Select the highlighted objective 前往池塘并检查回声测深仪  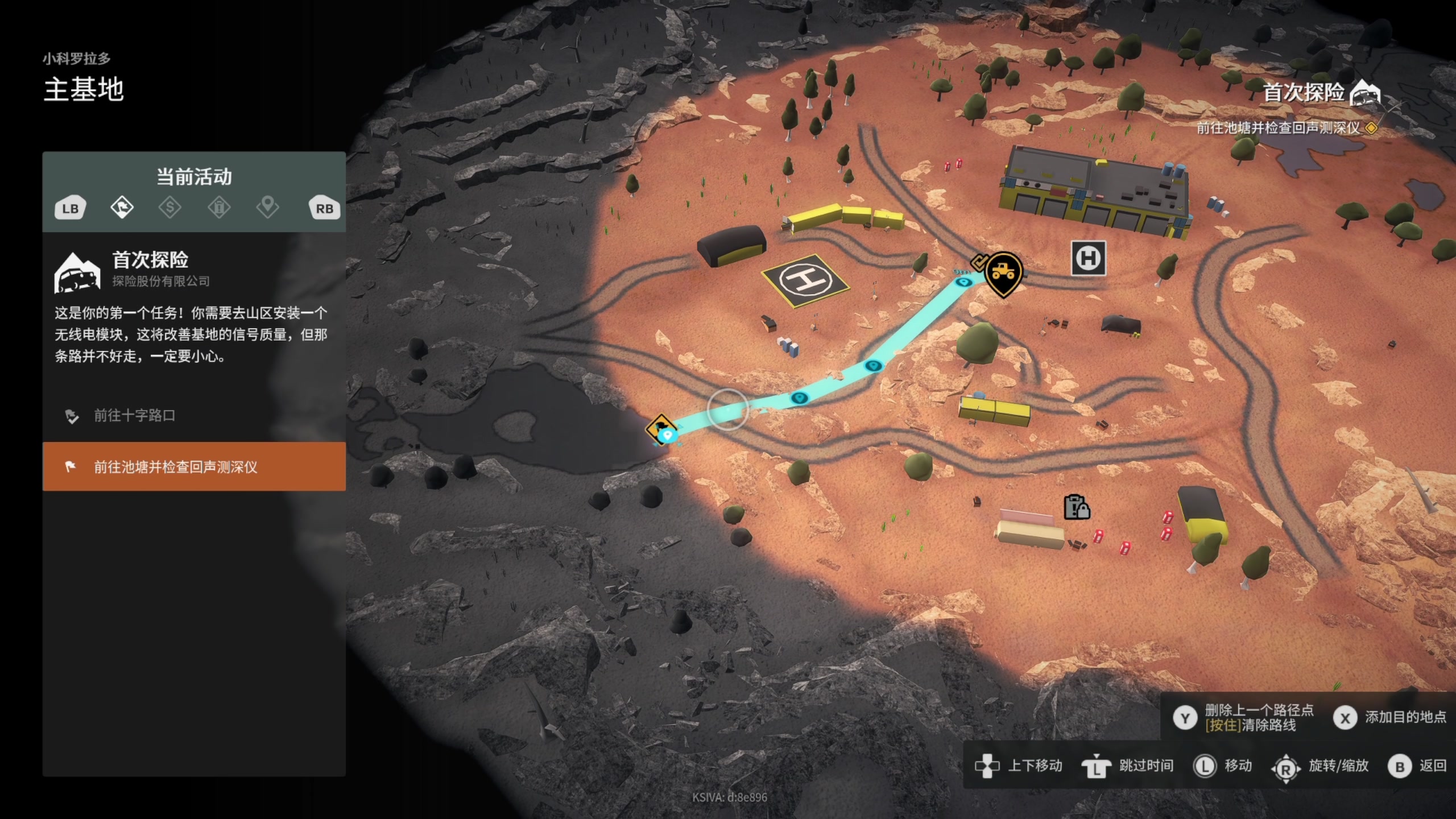194,467
